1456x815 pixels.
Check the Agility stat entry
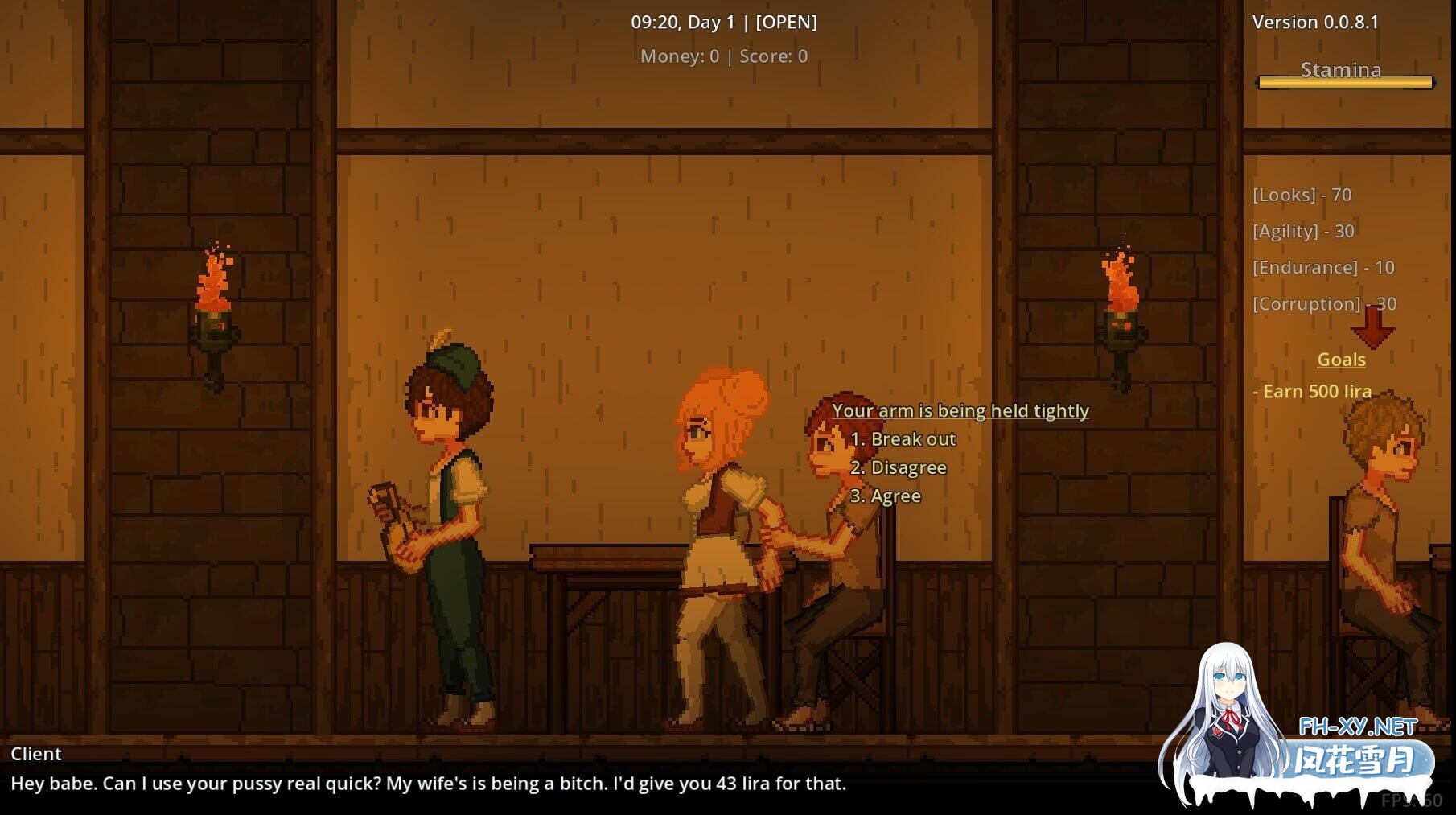pos(1303,231)
